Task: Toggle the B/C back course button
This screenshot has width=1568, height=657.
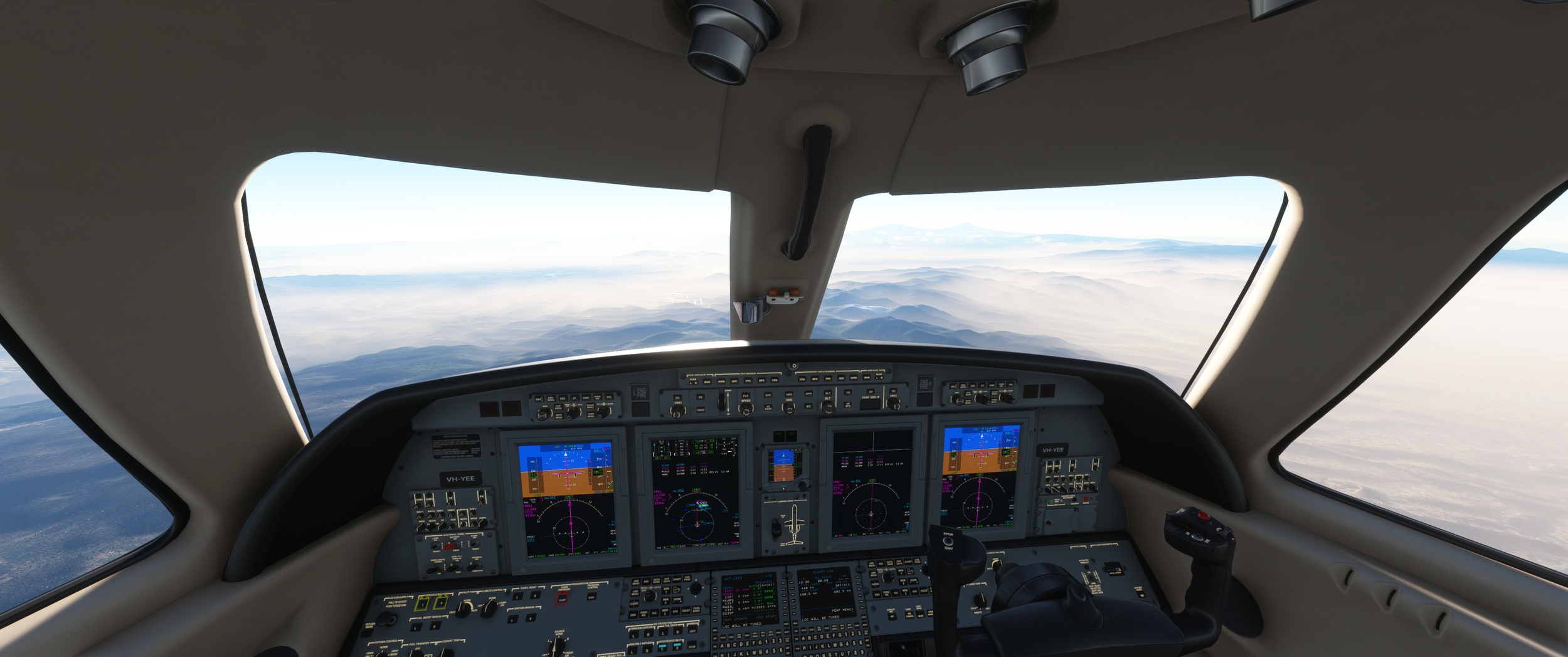Action: [809, 407]
